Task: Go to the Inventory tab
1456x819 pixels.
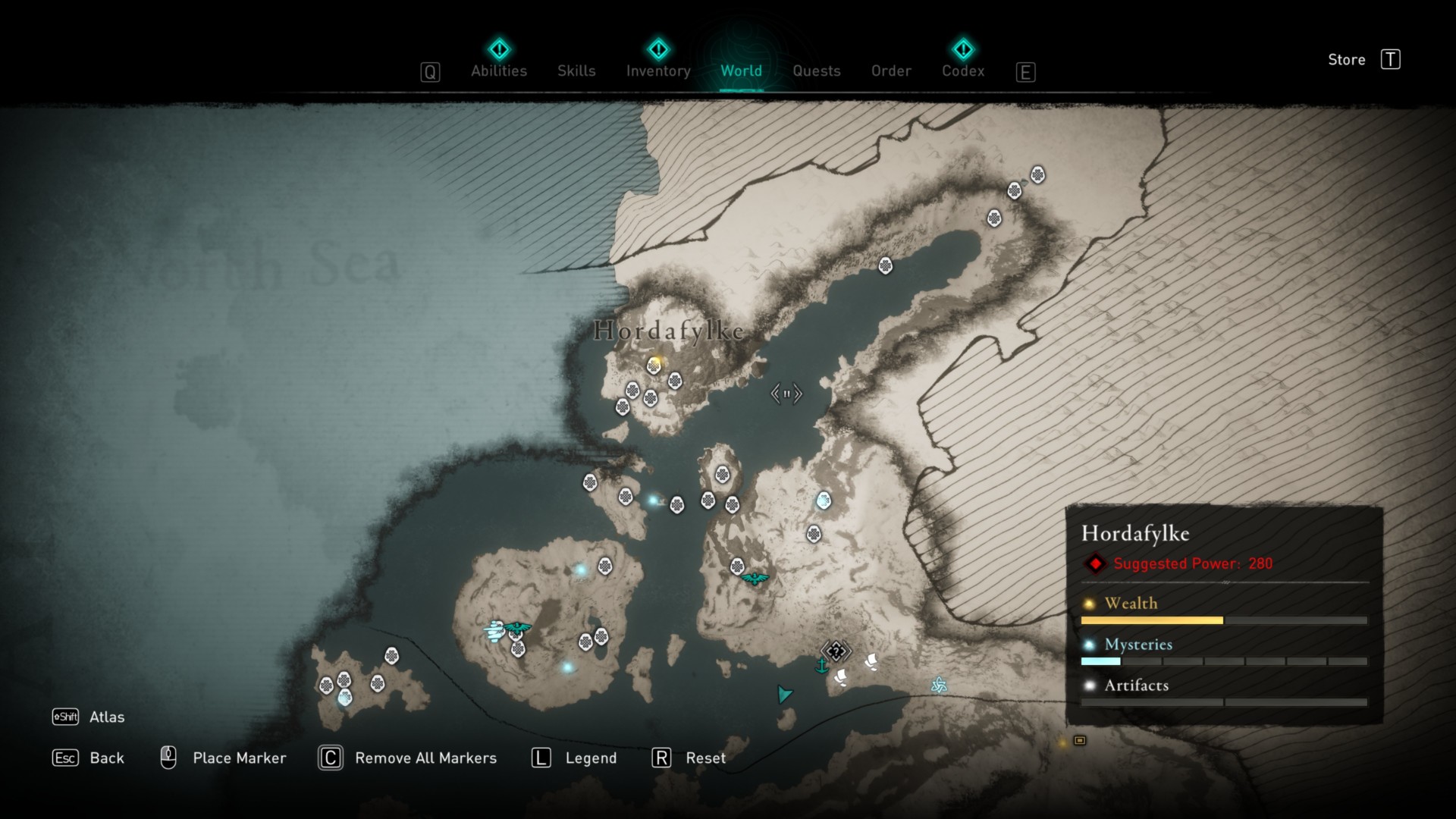Action: coord(658,71)
